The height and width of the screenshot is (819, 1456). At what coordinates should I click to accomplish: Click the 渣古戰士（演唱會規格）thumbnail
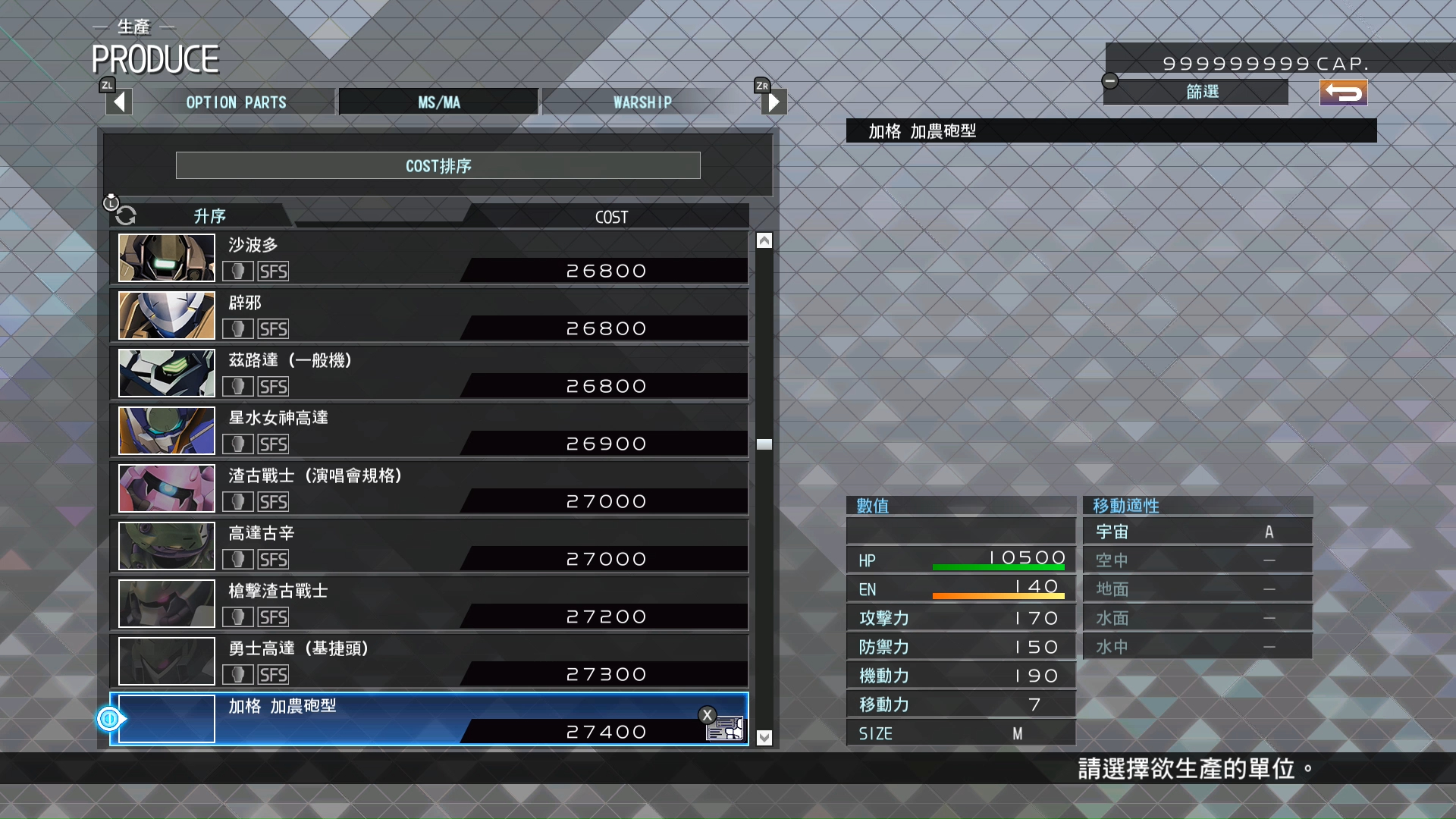coord(165,488)
